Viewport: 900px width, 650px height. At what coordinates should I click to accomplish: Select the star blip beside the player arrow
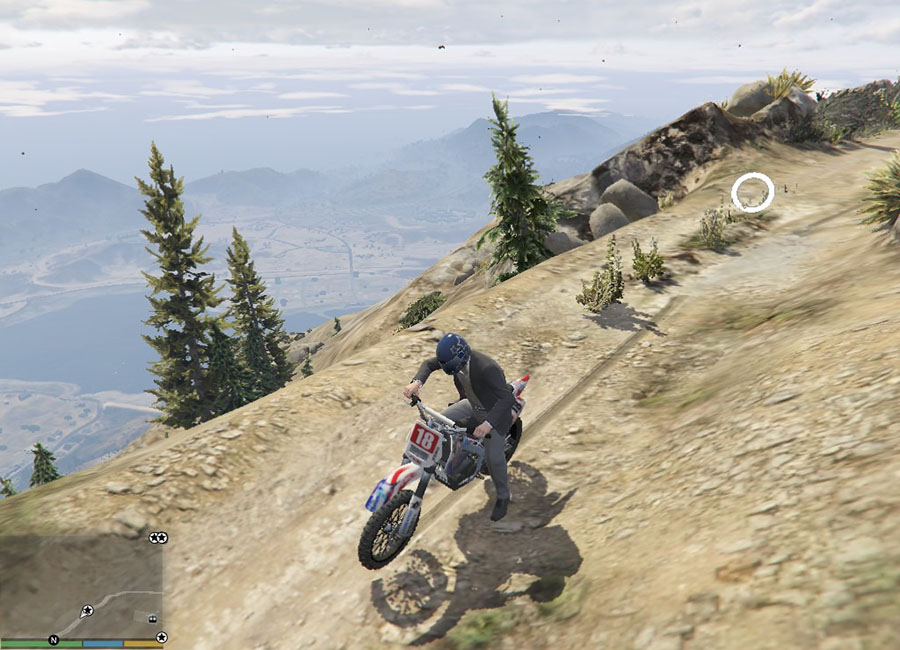87,610
